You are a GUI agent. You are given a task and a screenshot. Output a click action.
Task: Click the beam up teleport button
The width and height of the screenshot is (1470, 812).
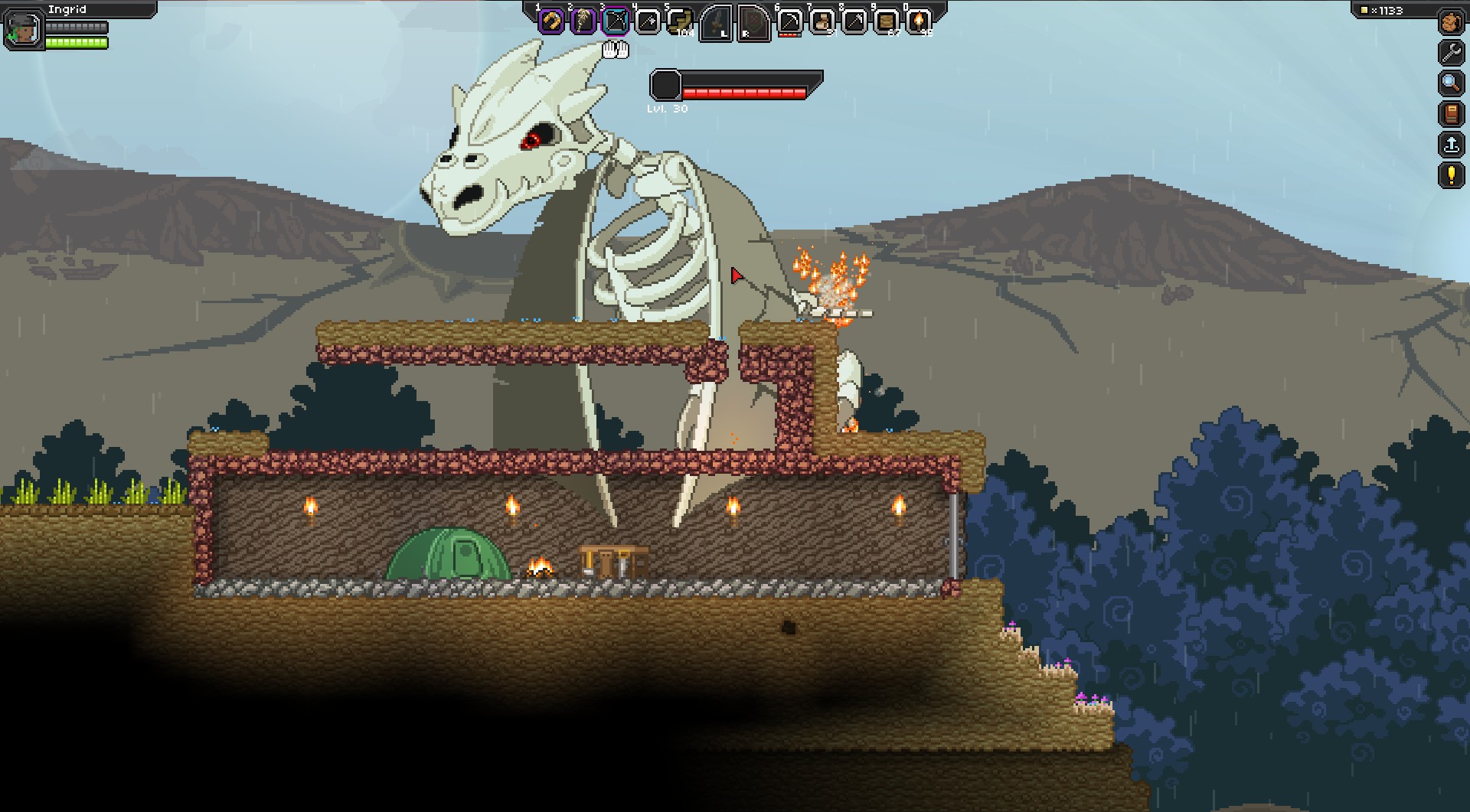[x=1451, y=145]
